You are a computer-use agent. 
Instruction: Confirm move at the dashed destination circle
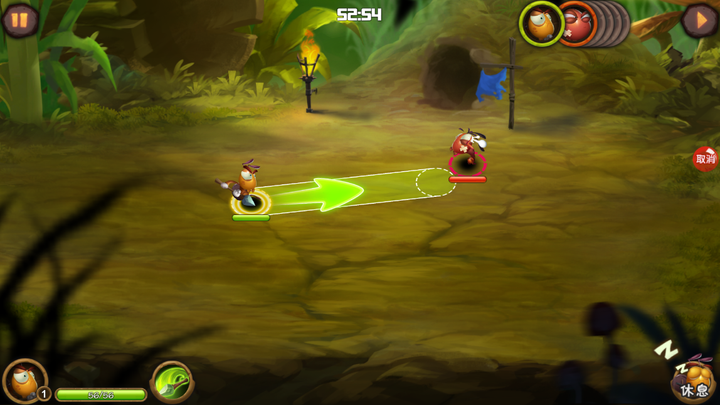coord(435,182)
